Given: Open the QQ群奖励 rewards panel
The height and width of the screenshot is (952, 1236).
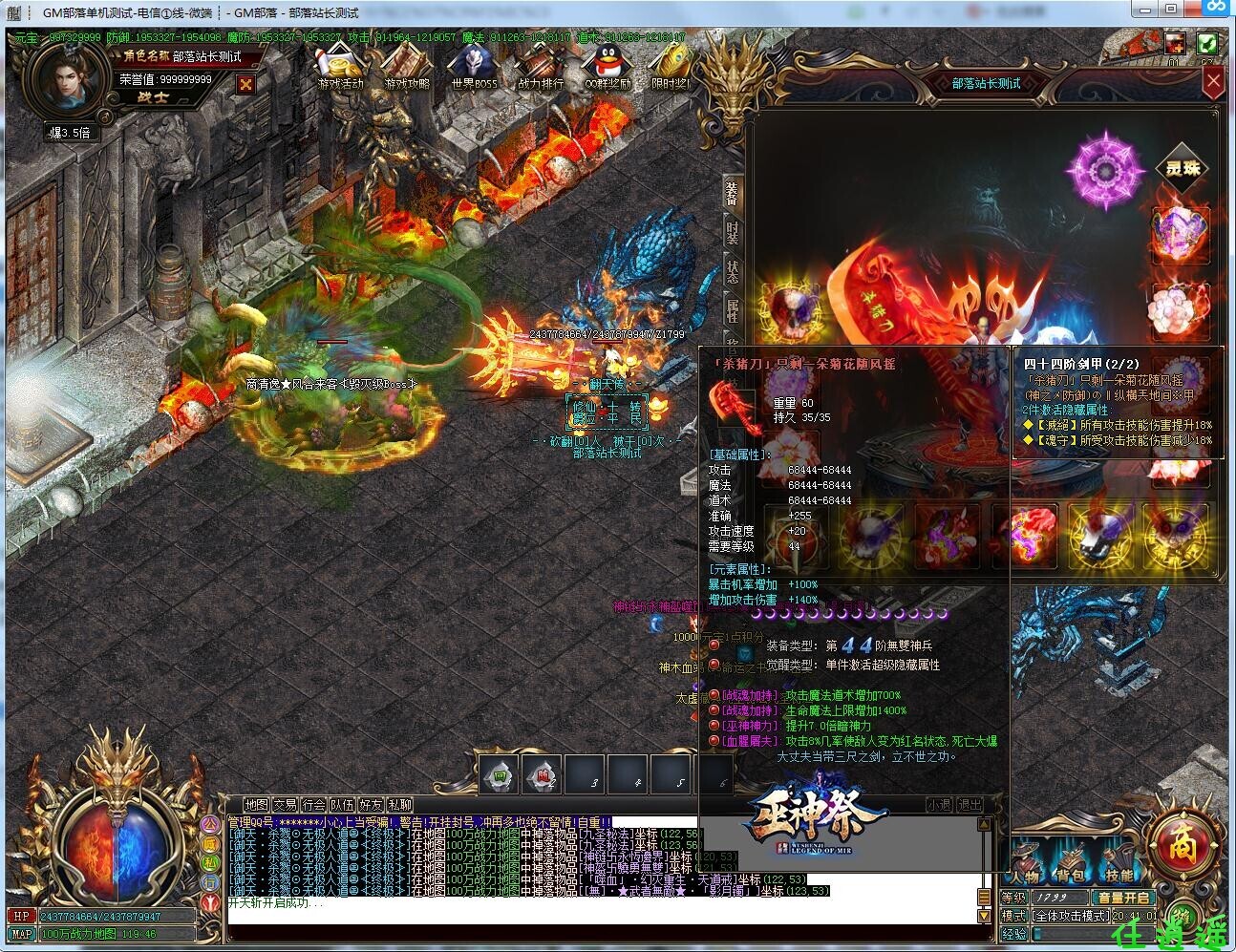Looking at the screenshot, I should pos(606,69).
